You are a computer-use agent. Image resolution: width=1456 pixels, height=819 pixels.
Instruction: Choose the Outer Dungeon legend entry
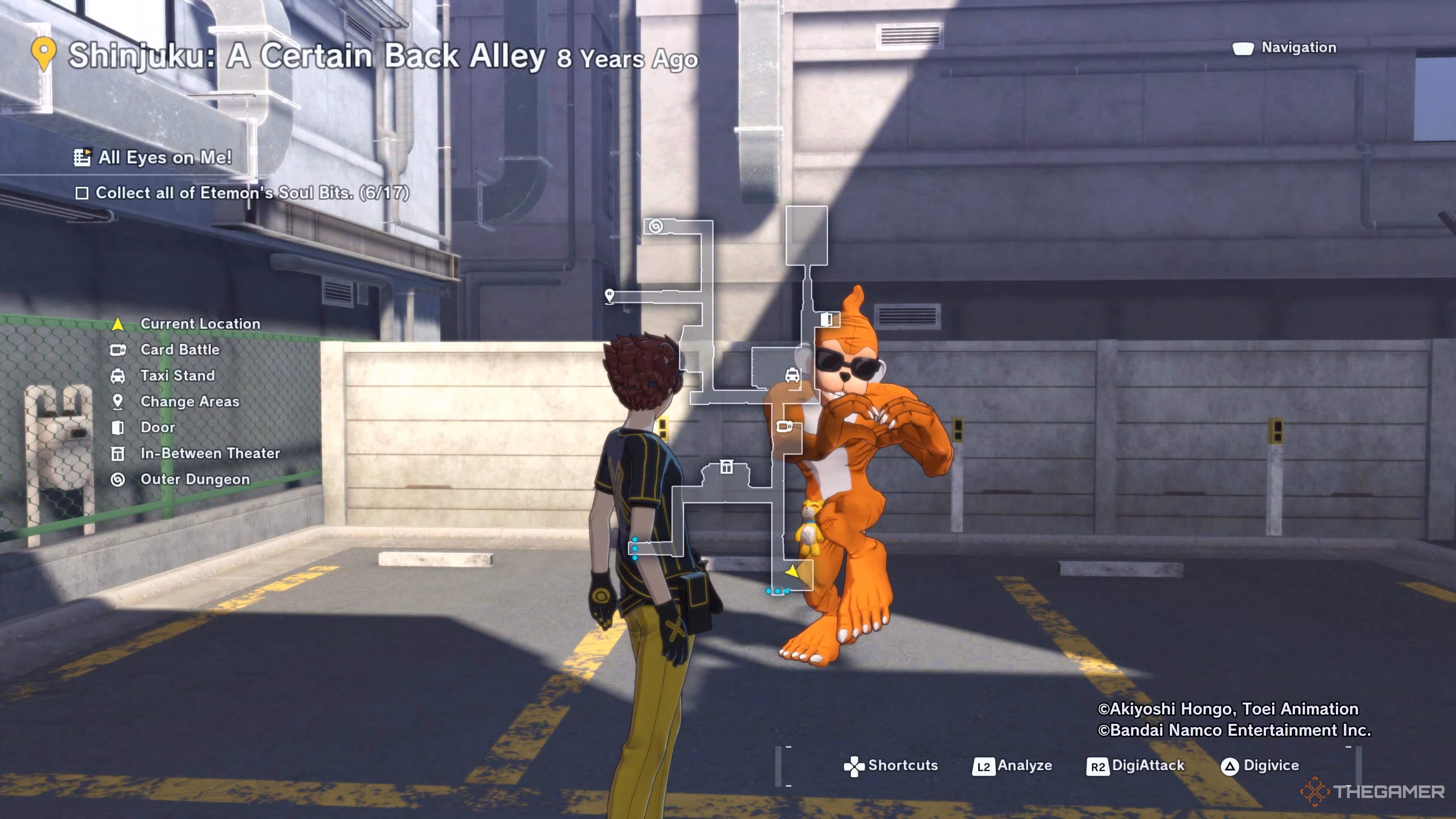(x=195, y=480)
